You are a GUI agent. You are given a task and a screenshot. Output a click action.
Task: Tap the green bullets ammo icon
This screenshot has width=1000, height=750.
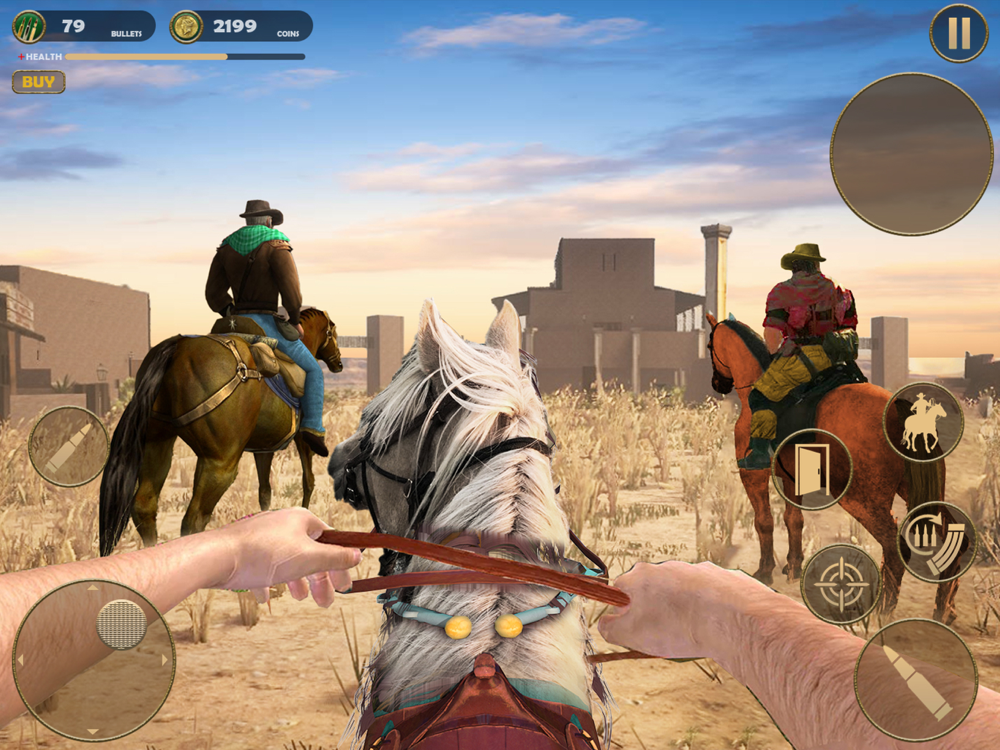pos(29,26)
